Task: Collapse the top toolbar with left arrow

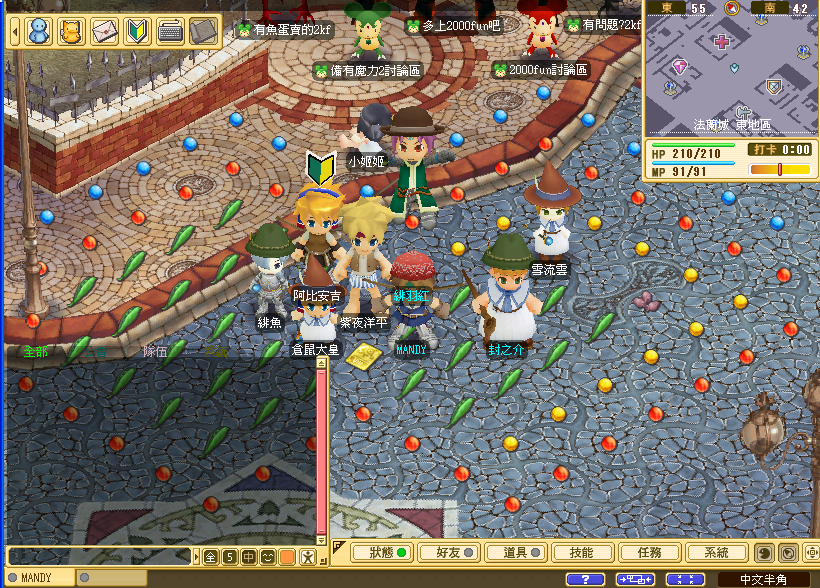Action: point(15,32)
